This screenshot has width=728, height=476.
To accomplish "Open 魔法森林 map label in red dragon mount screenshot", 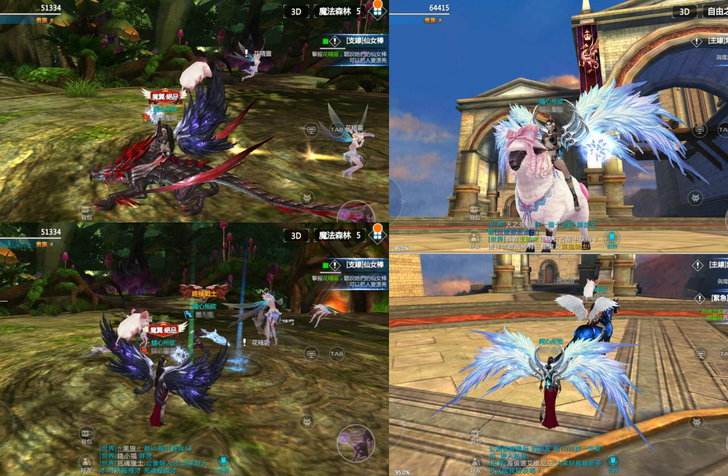I will click(335, 12).
